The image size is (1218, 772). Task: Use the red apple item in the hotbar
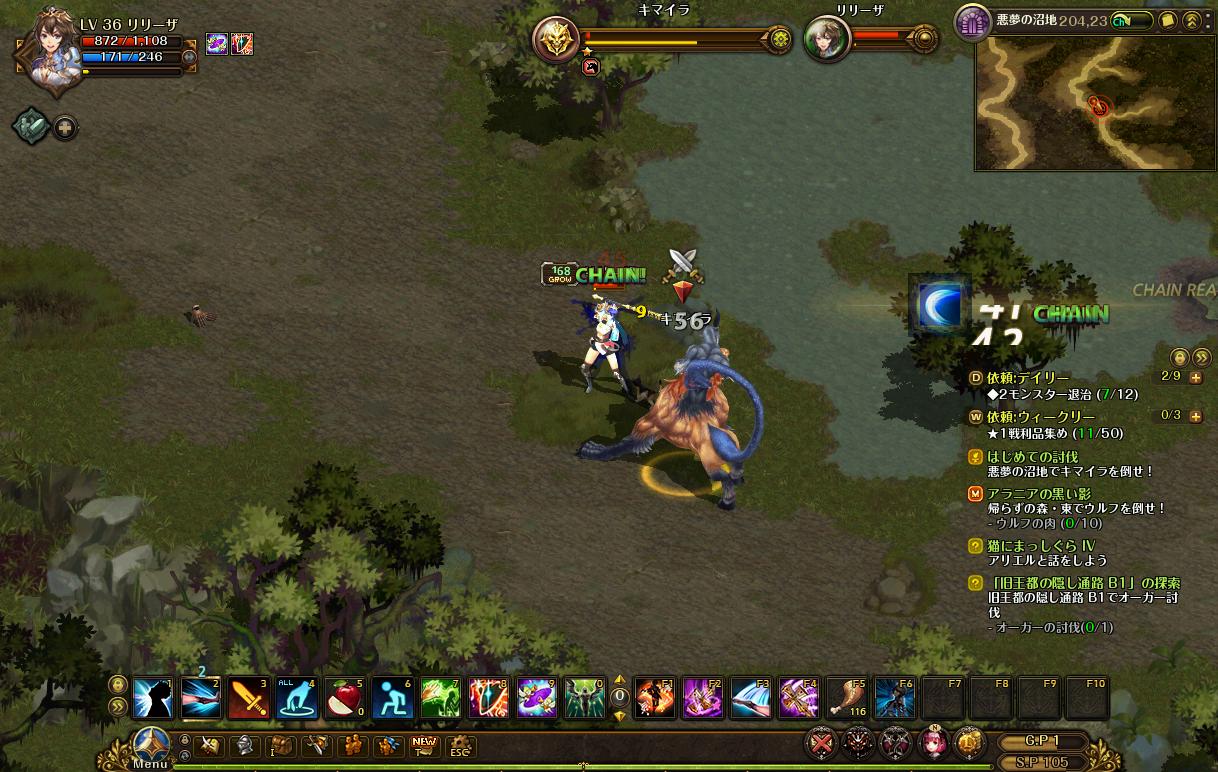(344, 697)
